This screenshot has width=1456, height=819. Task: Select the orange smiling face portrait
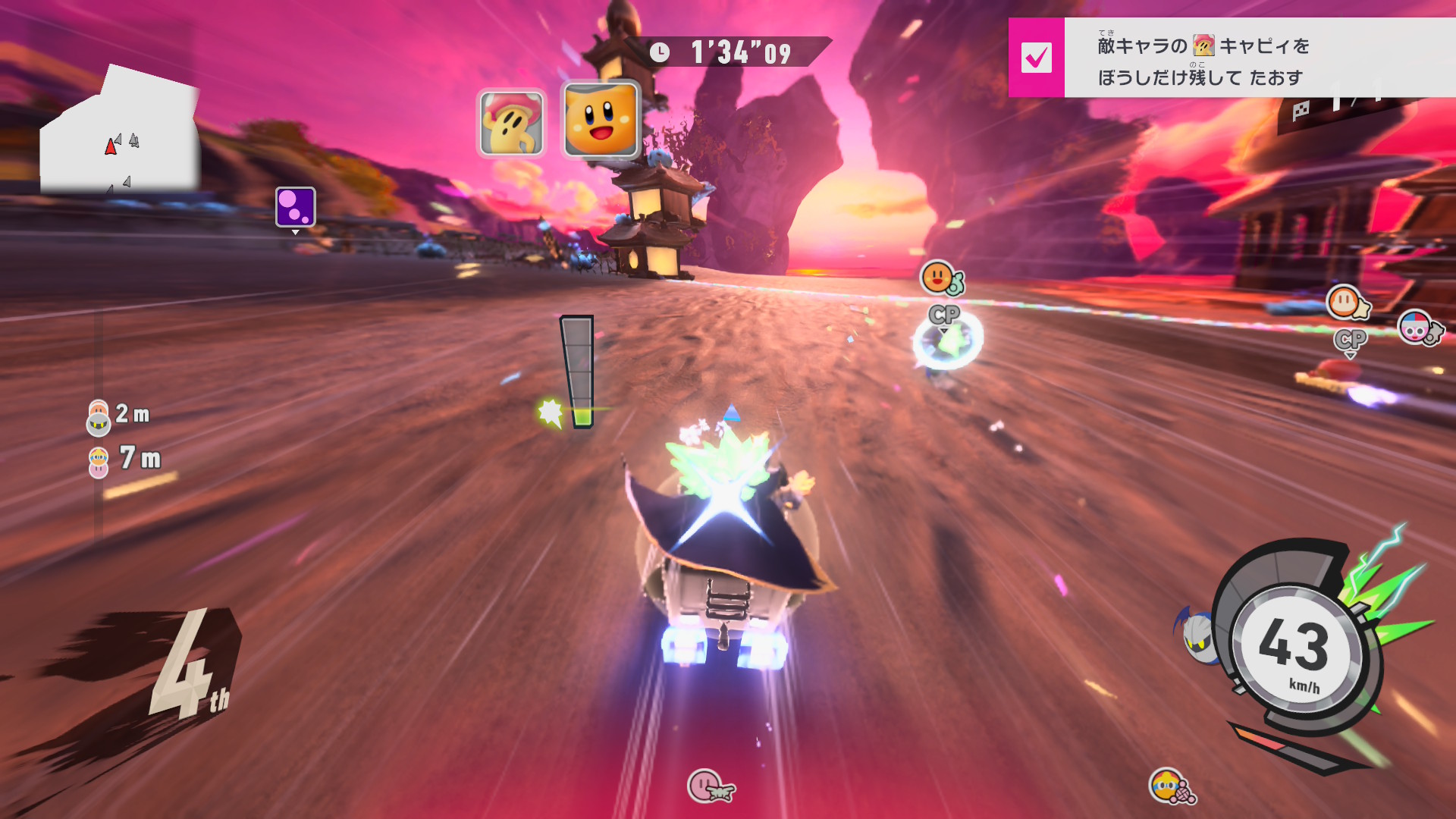click(x=601, y=120)
